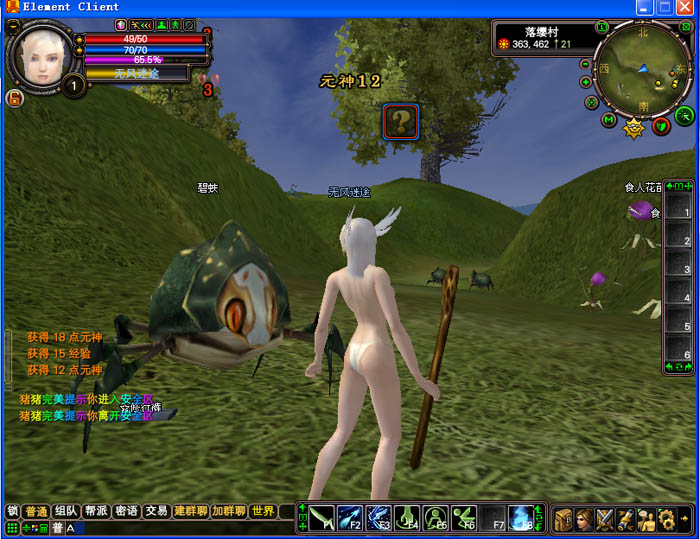The image size is (700, 539).
Task: Use the F2 skill on the hotbar
Action: pos(350,518)
